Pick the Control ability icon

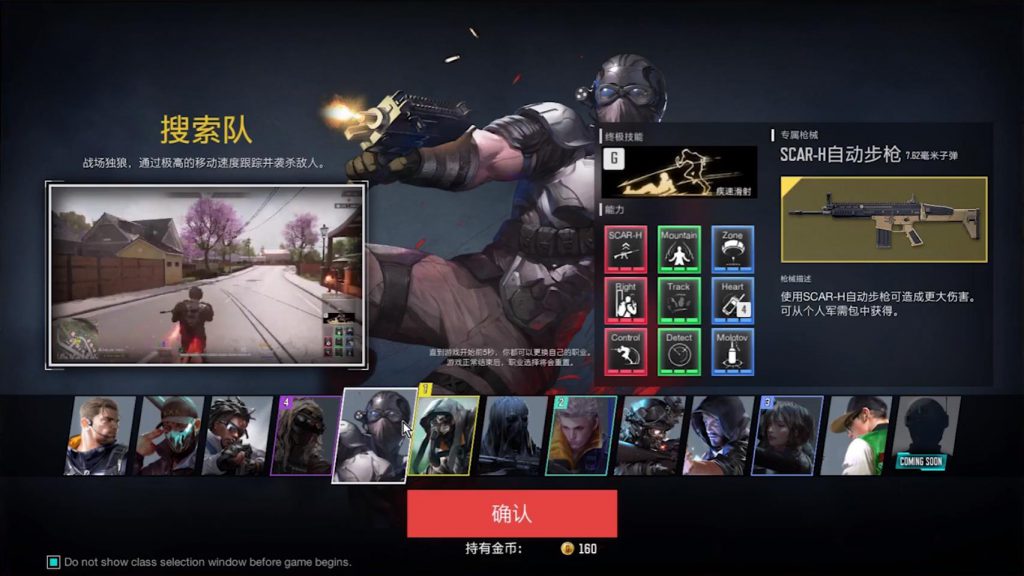pyautogui.click(x=625, y=352)
